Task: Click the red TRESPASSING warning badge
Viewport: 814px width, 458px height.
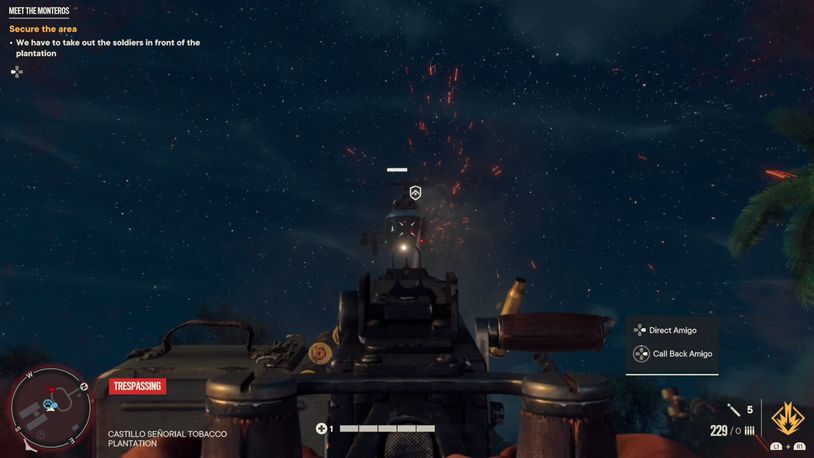Action: pyautogui.click(x=137, y=386)
